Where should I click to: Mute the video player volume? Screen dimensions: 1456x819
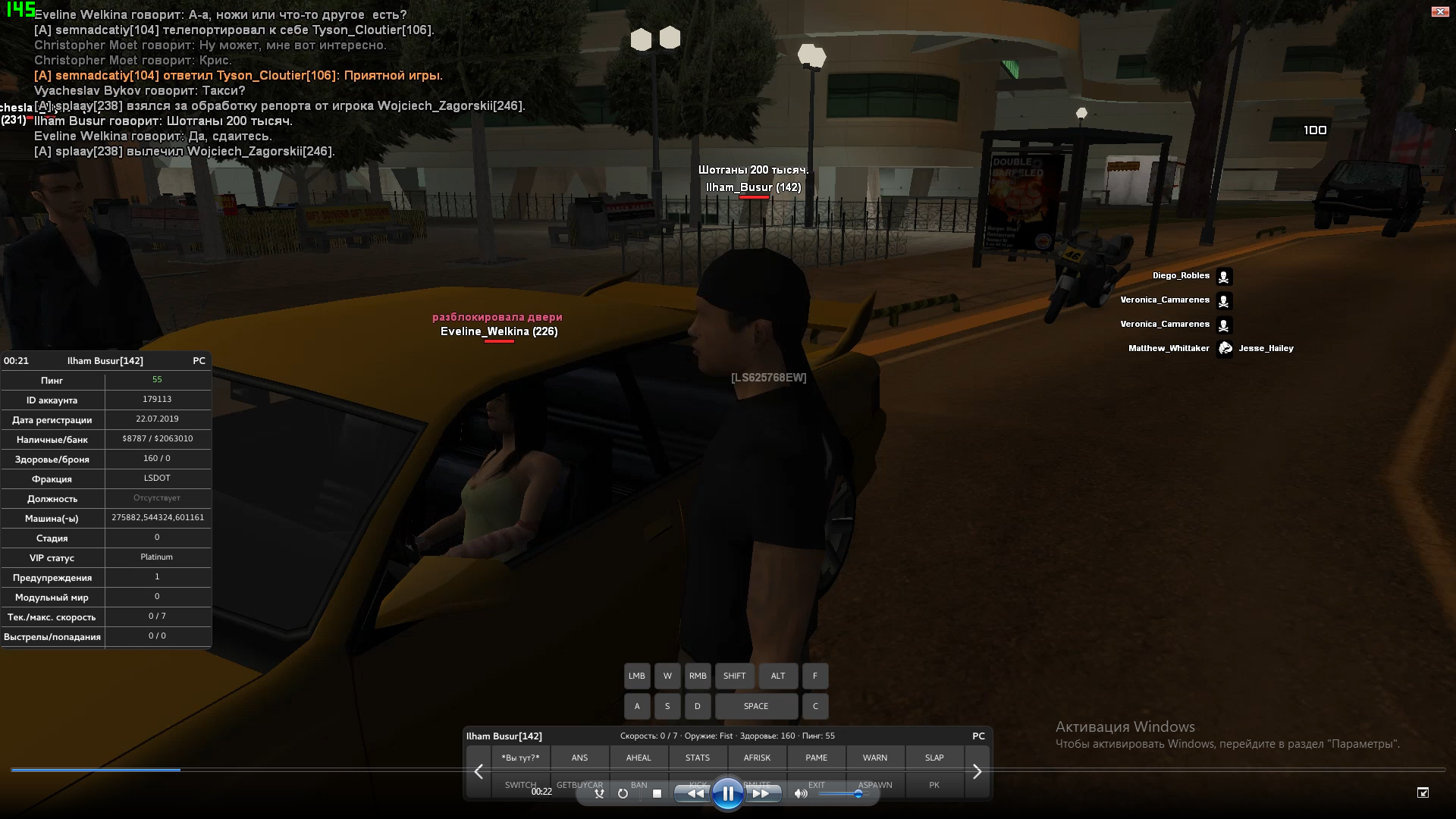tap(800, 794)
